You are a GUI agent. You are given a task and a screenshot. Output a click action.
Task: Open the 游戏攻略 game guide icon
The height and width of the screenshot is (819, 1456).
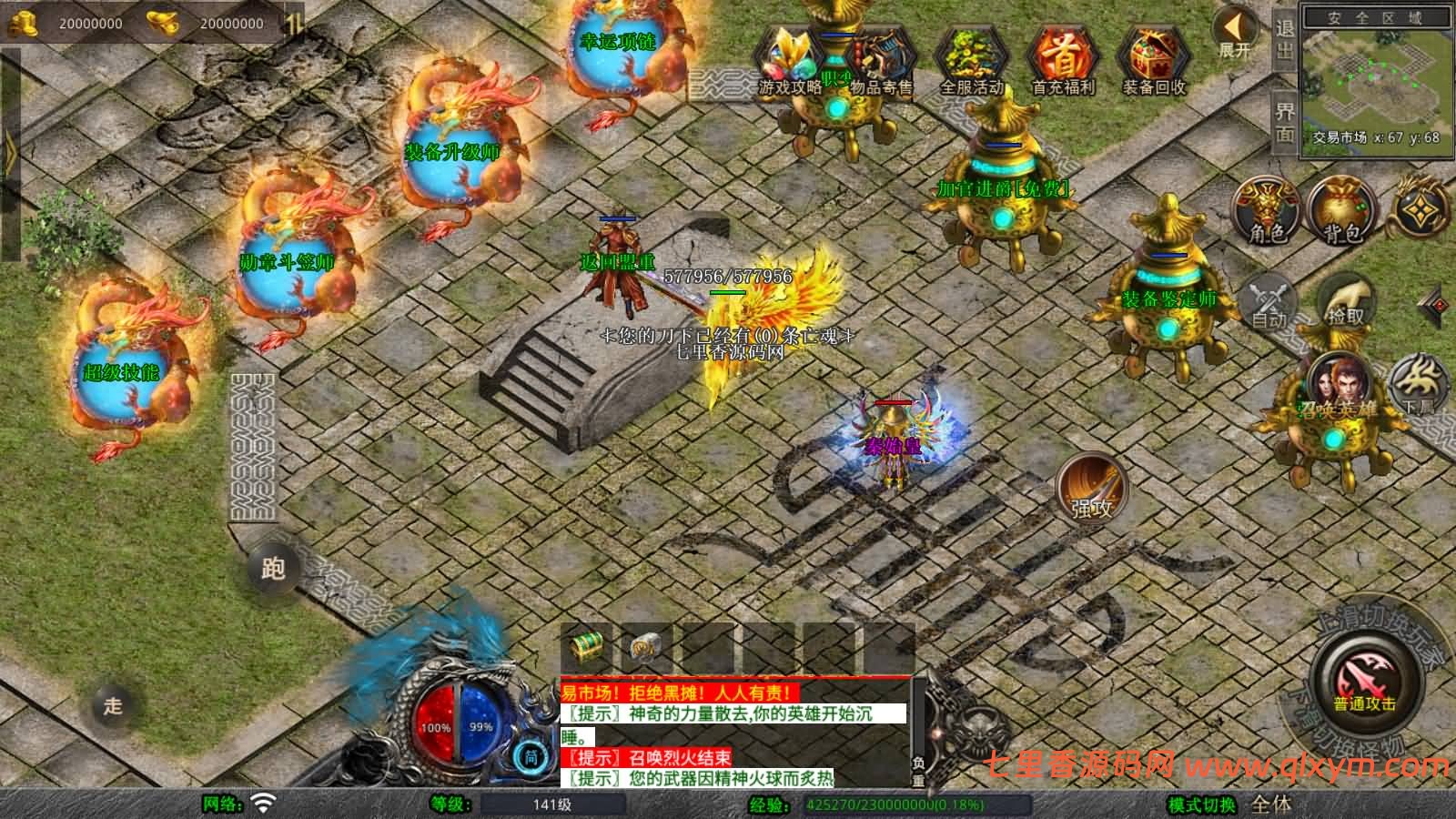pyautogui.click(x=790, y=60)
